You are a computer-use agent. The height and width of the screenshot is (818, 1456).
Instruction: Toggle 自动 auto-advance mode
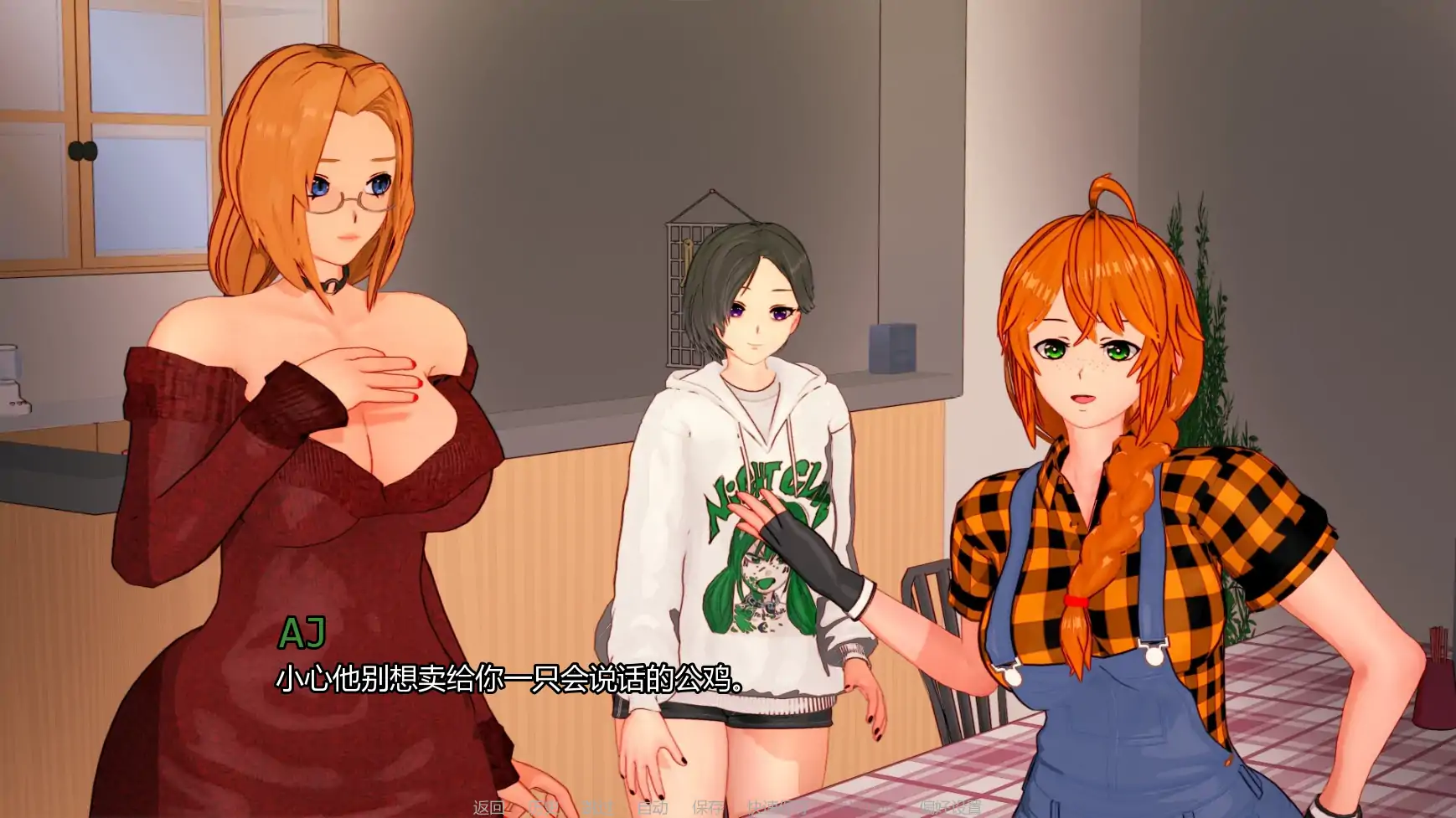coord(653,806)
